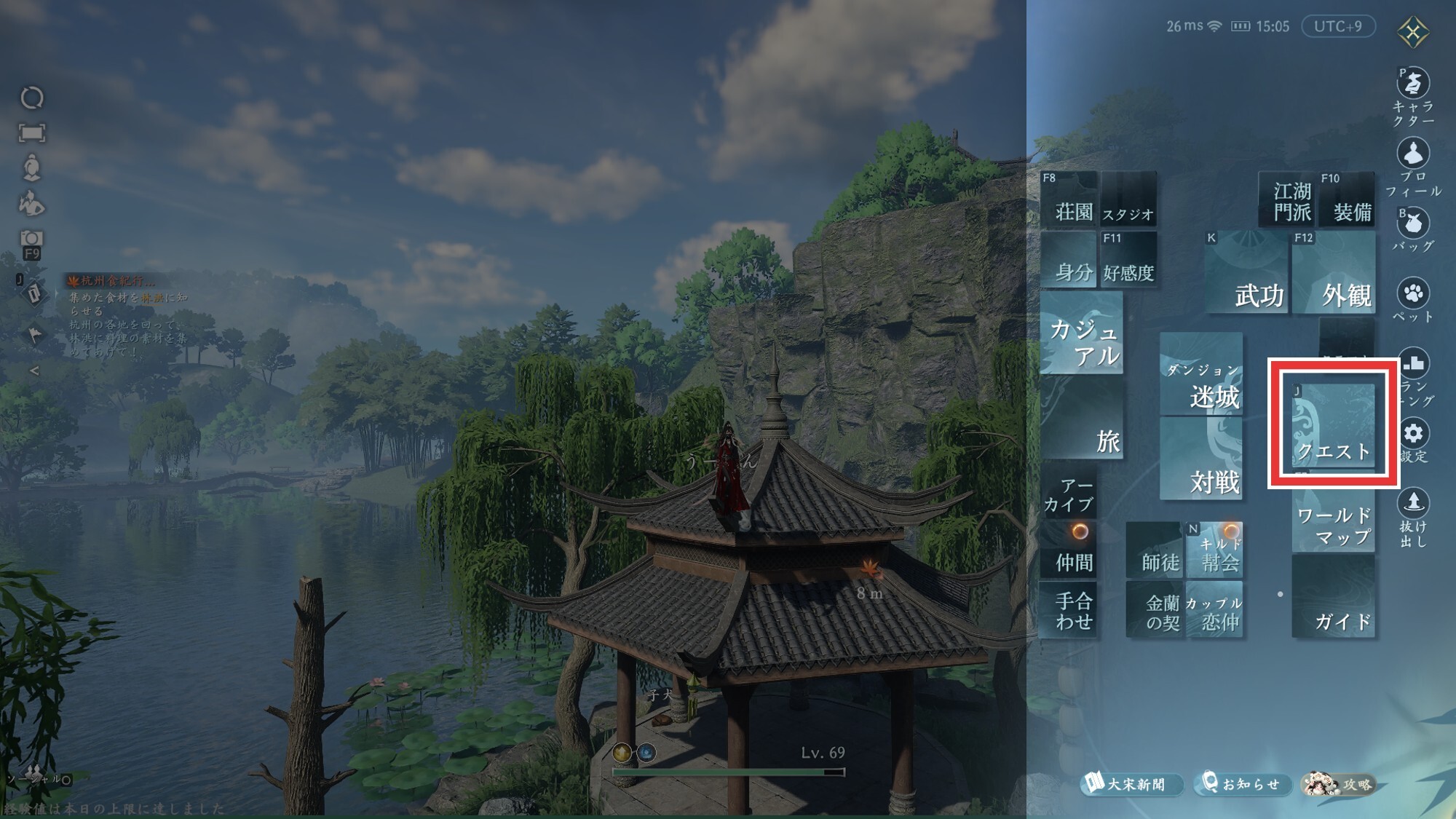Choose the 装備 equipment tile
1456x819 pixels.
pos(1348,199)
